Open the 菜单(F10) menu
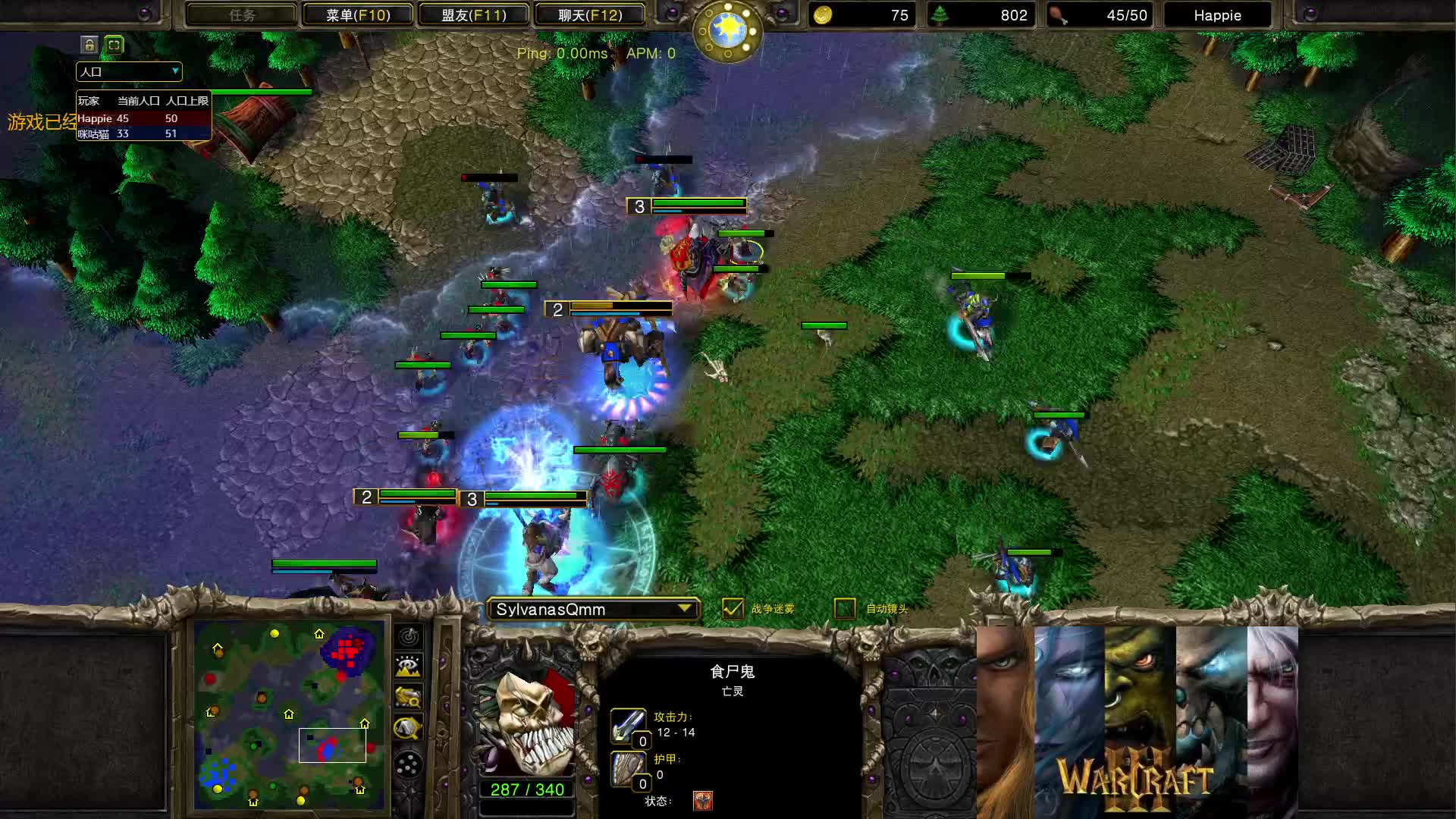Image resolution: width=1456 pixels, height=819 pixels. (x=356, y=14)
